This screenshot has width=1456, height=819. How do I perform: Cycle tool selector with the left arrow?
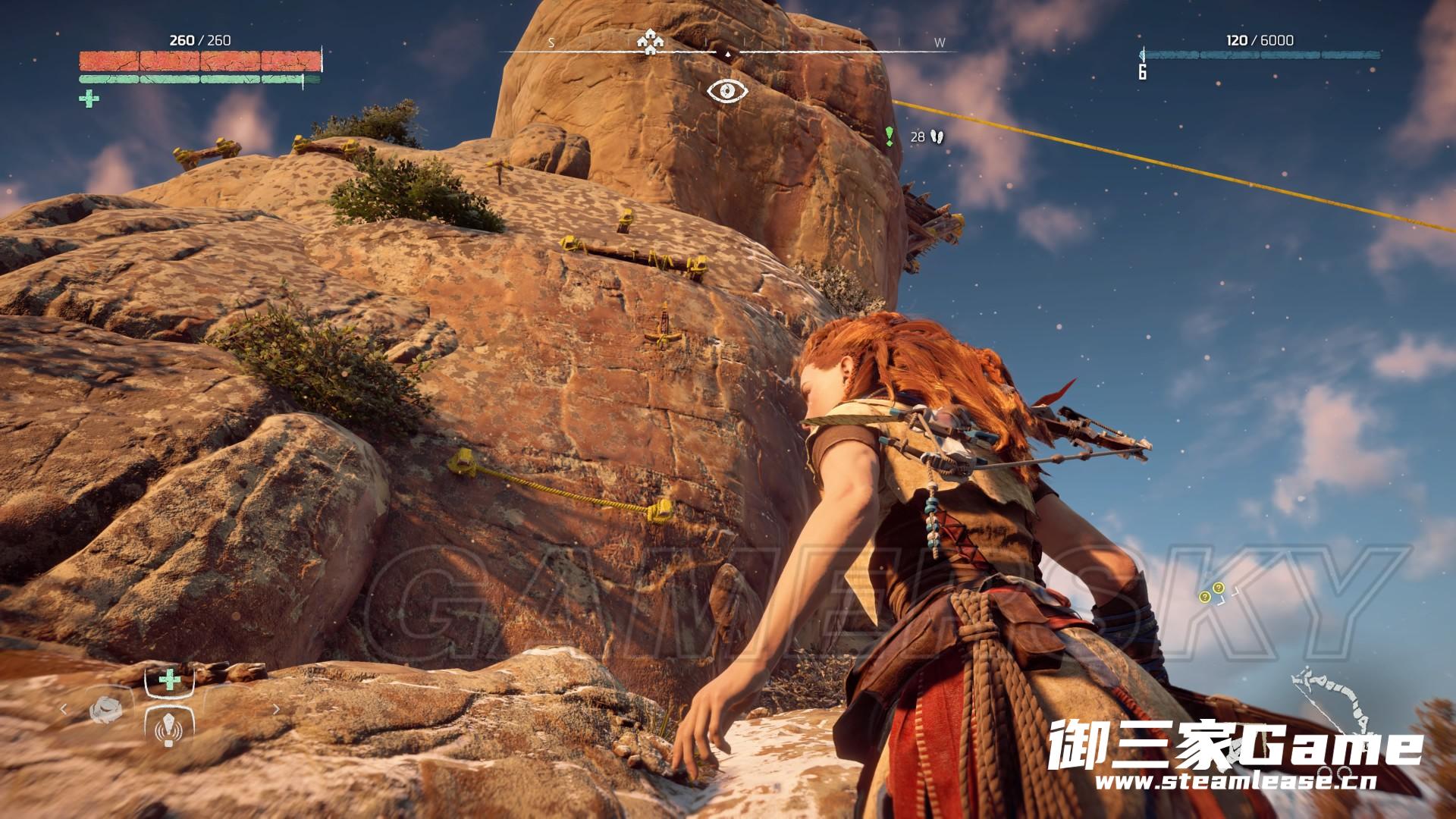(x=64, y=710)
